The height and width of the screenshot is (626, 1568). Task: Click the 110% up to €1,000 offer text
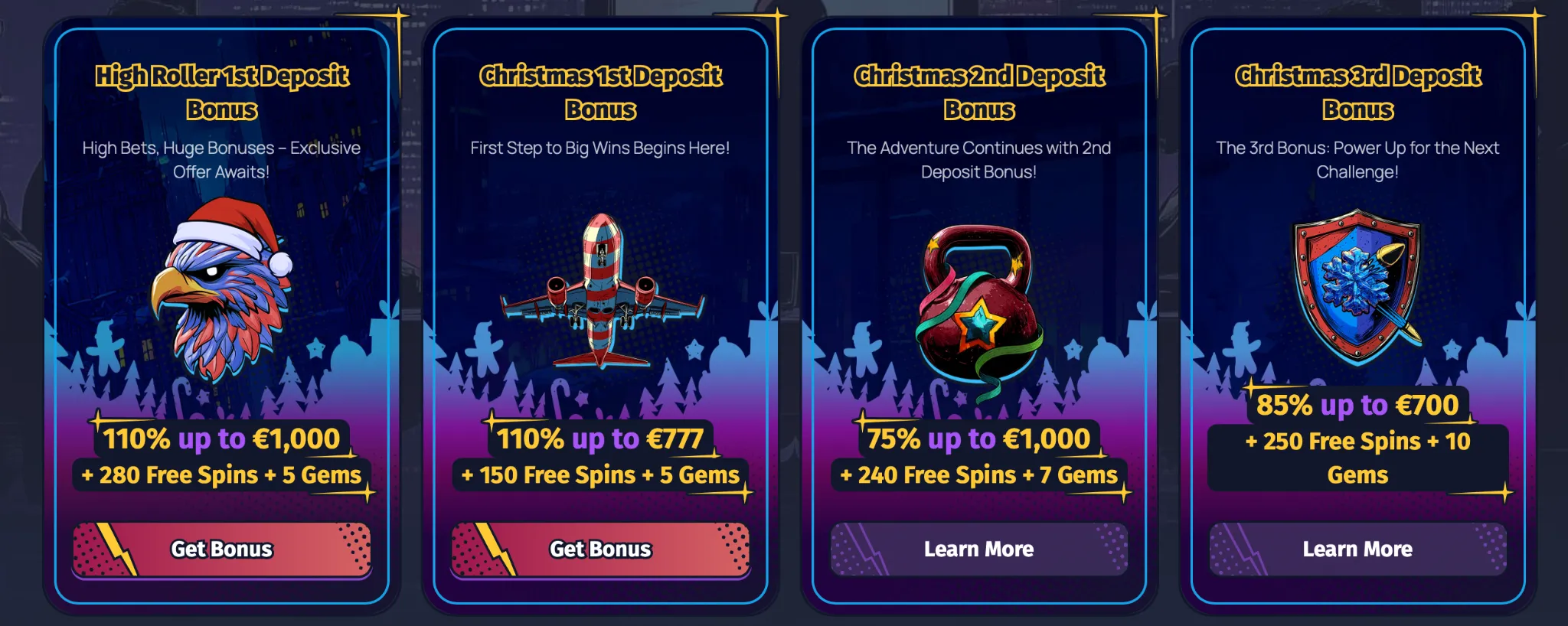[220, 439]
